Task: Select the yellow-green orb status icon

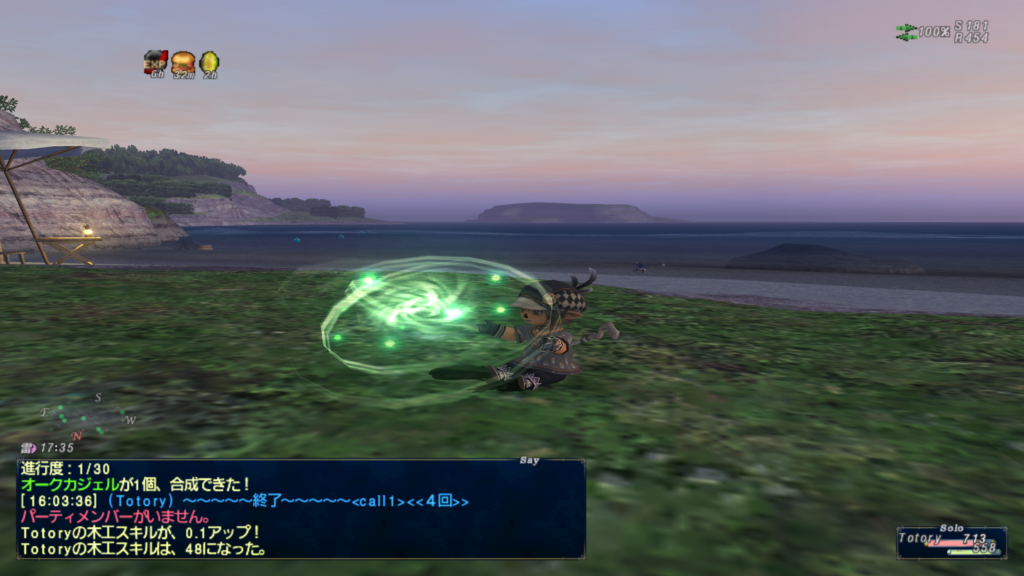Action: [209, 62]
